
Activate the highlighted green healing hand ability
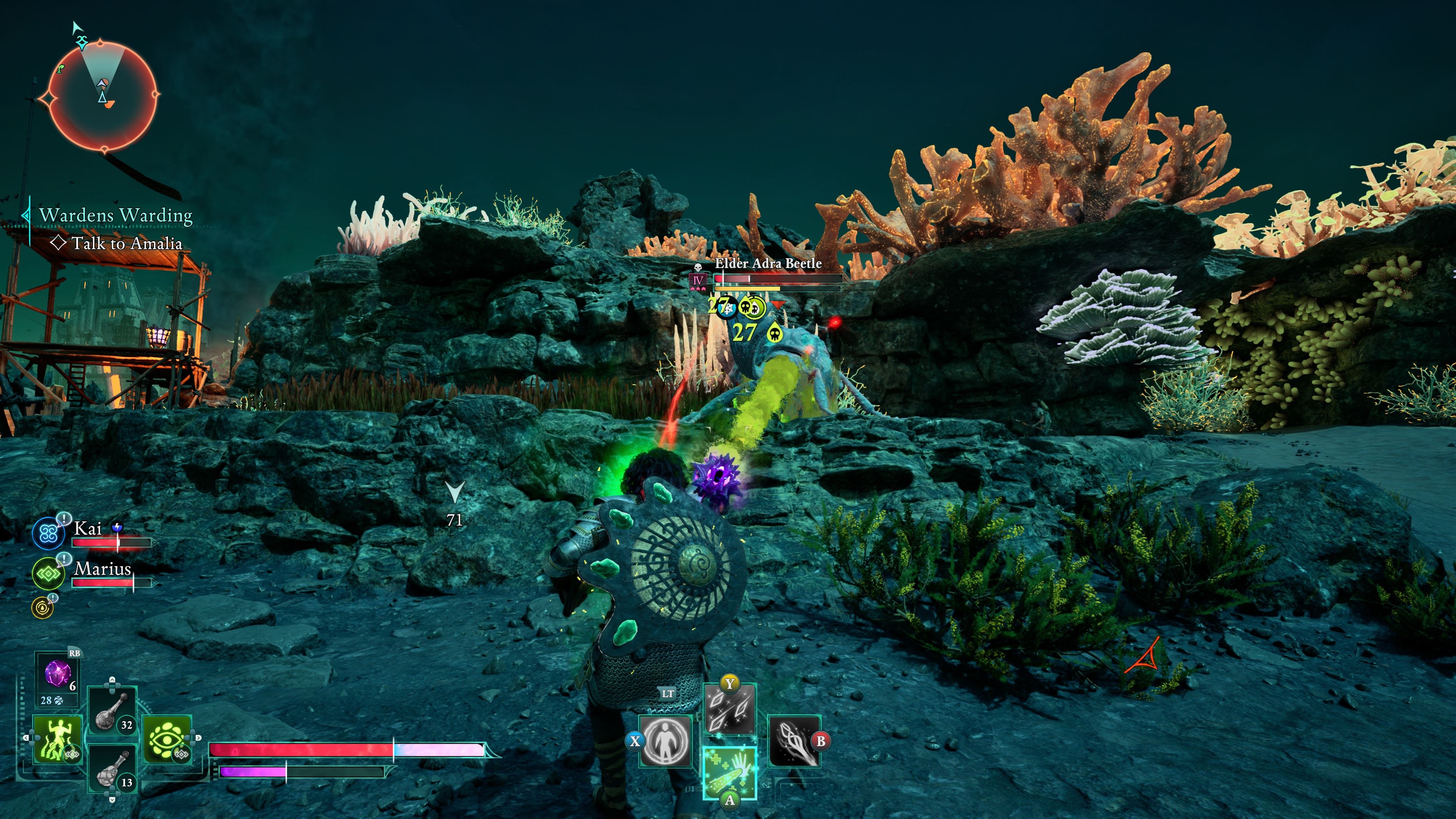click(730, 773)
